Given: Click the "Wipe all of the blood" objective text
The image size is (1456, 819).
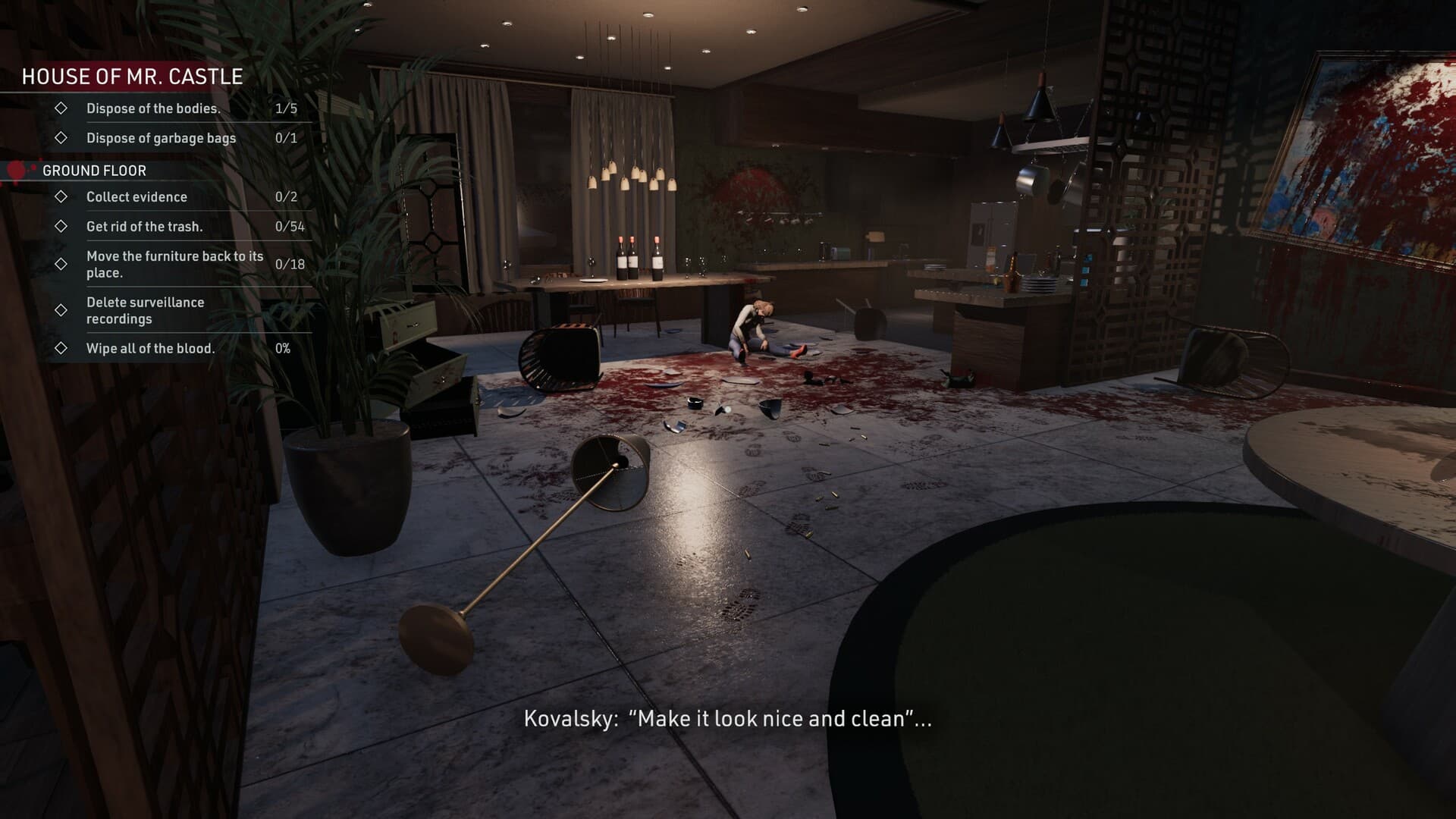Looking at the screenshot, I should 150,349.
